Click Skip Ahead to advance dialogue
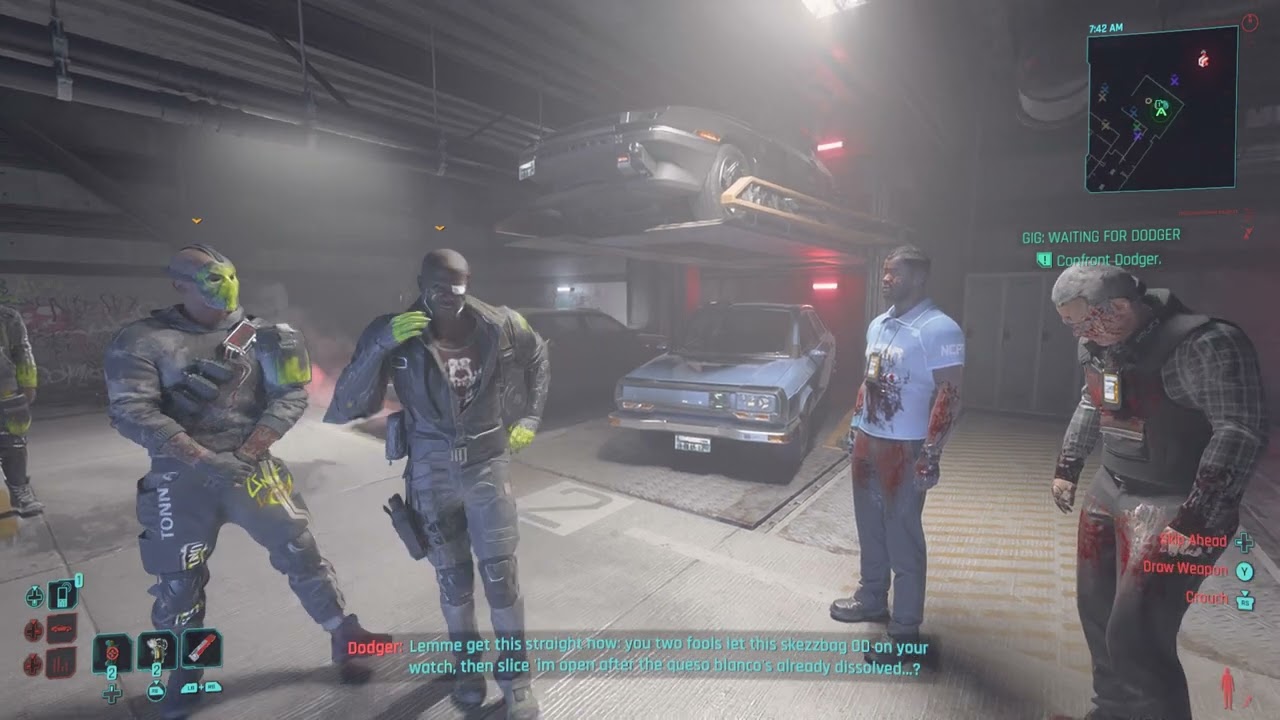 (x=1193, y=540)
